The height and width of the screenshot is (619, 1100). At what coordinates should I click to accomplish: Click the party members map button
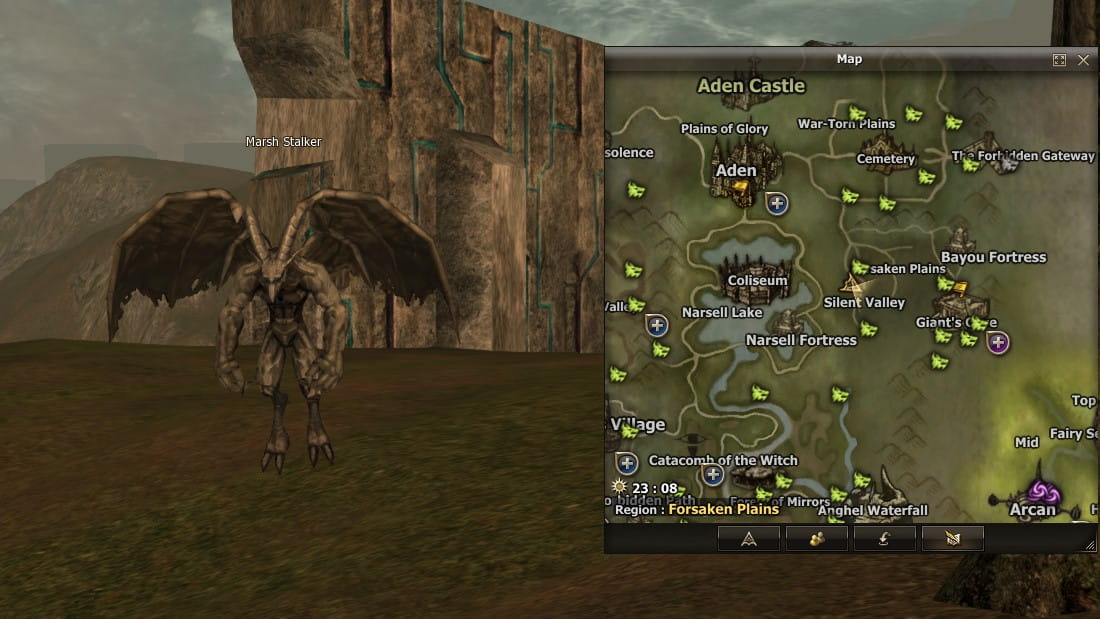coord(817,539)
